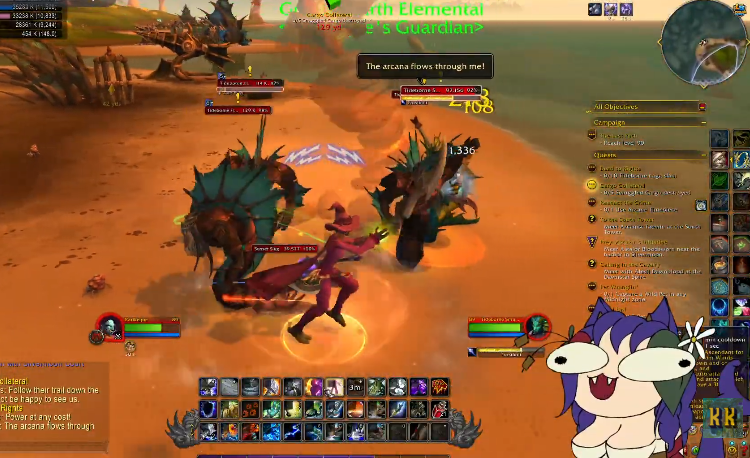Select the first buff icon beside minimap
The image size is (750, 458).
click(x=595, y=9)
